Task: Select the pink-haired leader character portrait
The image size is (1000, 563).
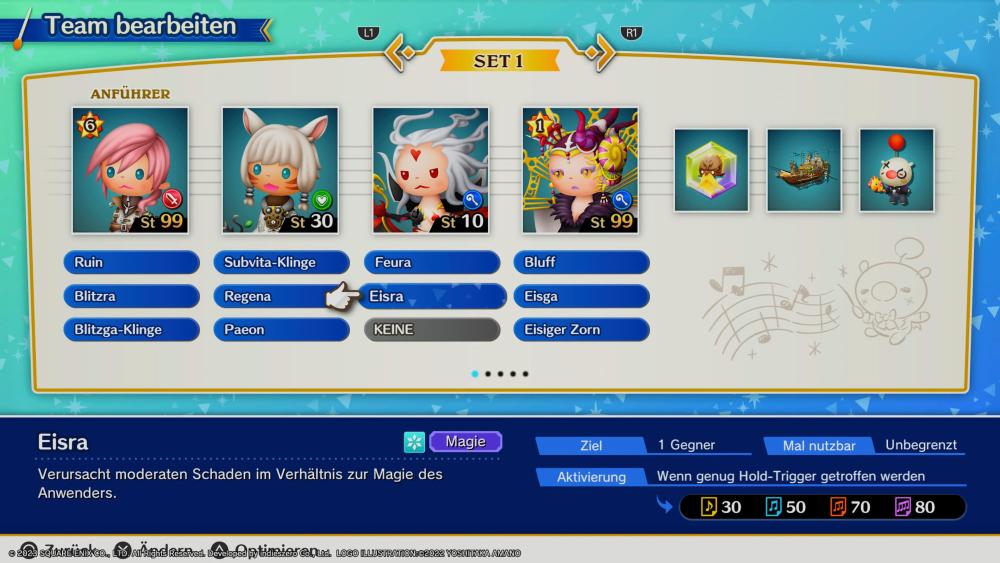Action: coord(130,171)
